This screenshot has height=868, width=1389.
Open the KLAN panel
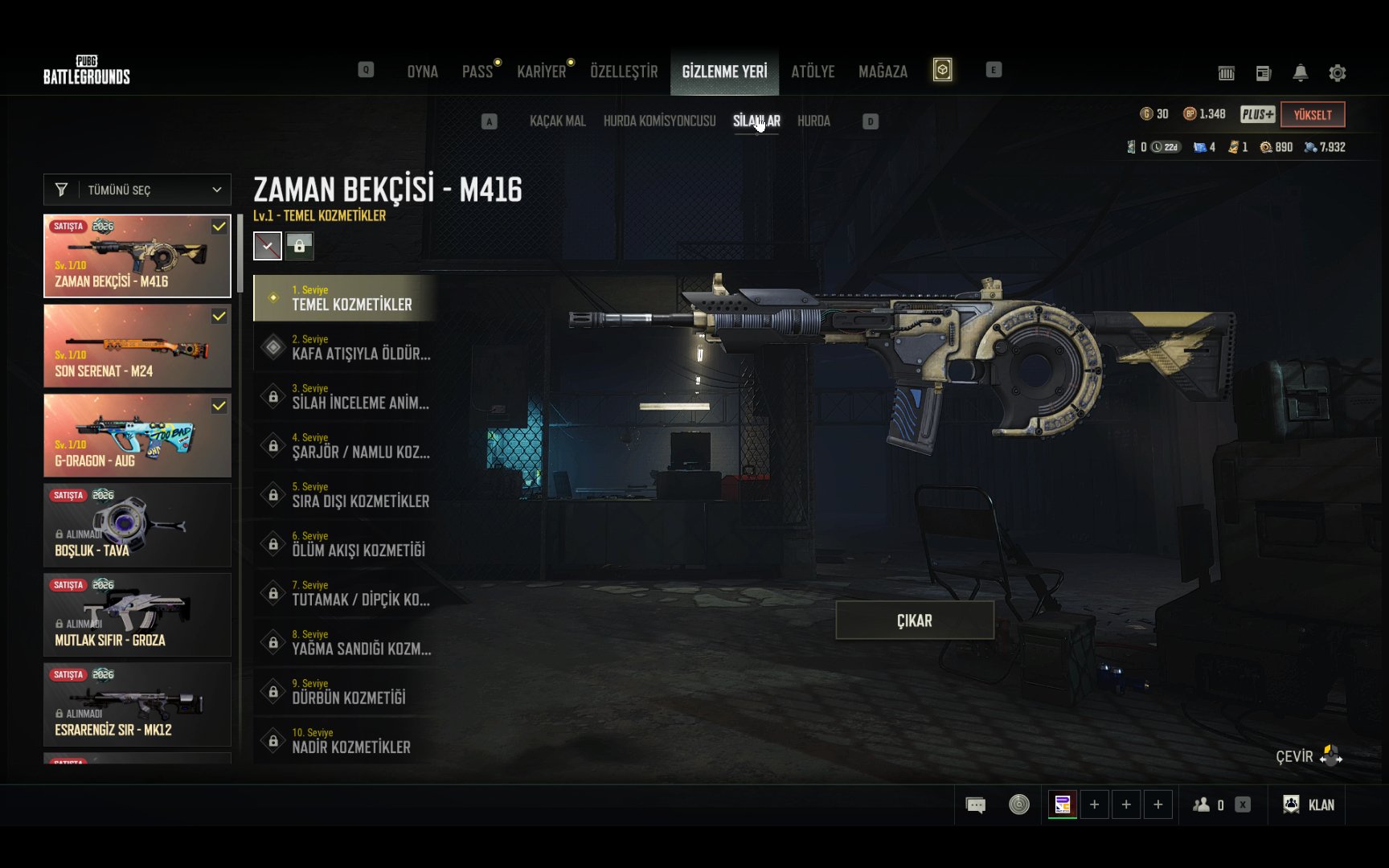tap(1309, 805)
